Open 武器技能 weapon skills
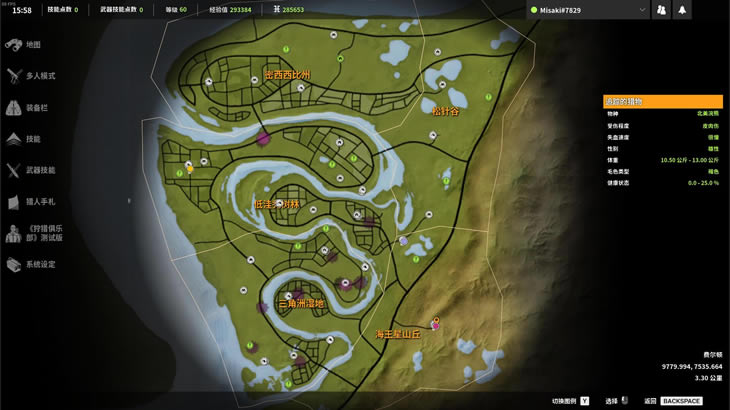 click(x=40, y=171)
